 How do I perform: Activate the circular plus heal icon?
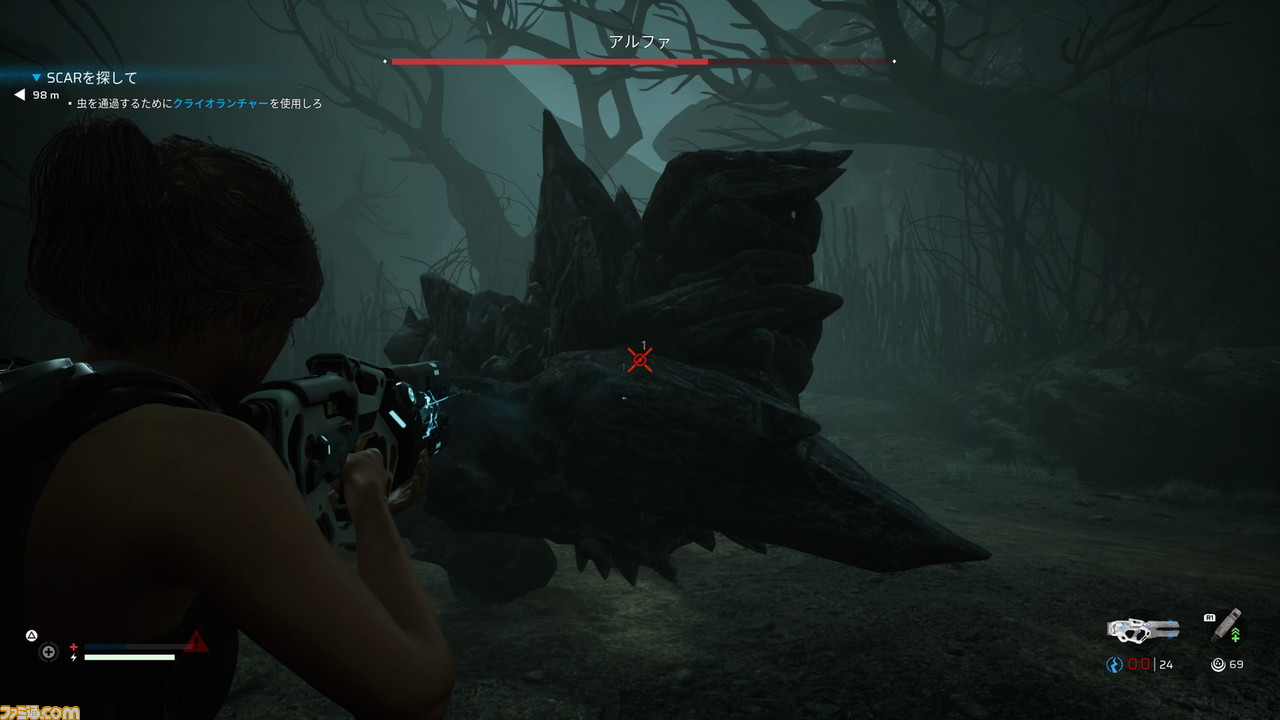48,652
